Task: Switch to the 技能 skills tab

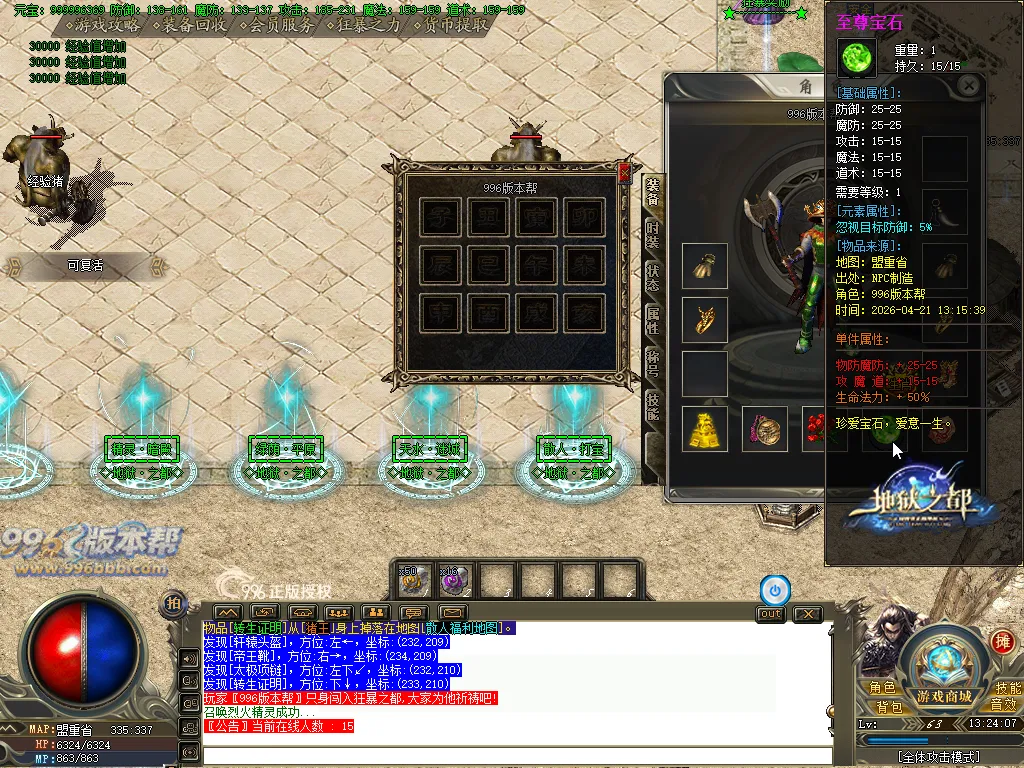Action: [652, 405]
